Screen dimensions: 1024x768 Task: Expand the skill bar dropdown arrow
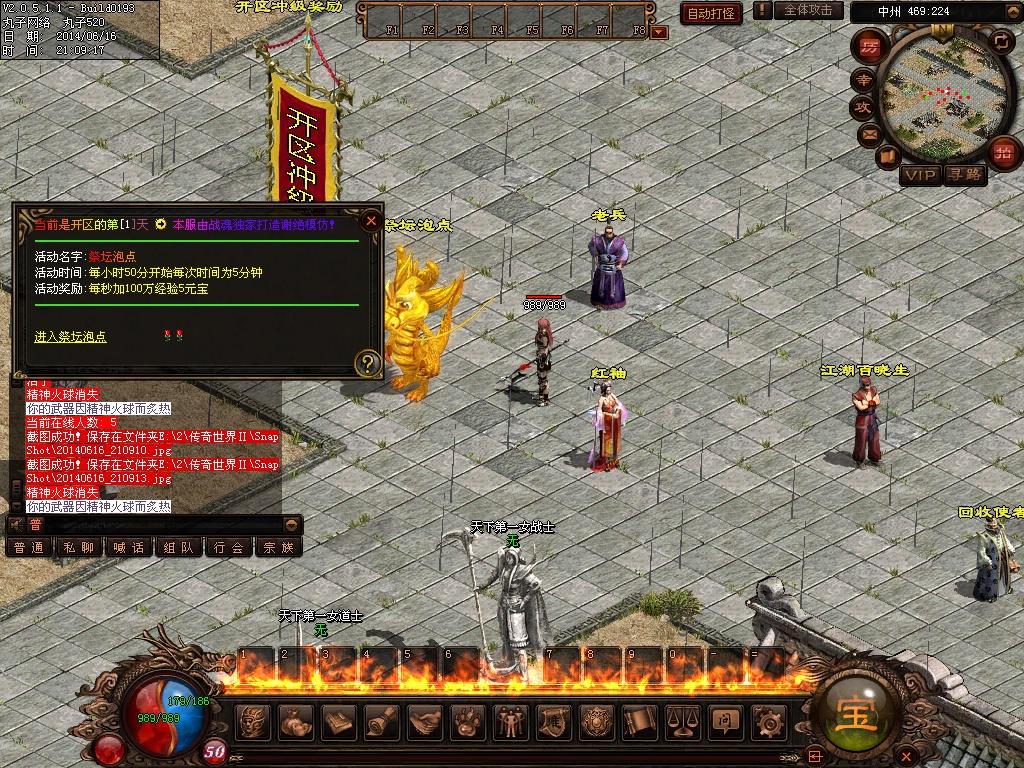[659, 32]
